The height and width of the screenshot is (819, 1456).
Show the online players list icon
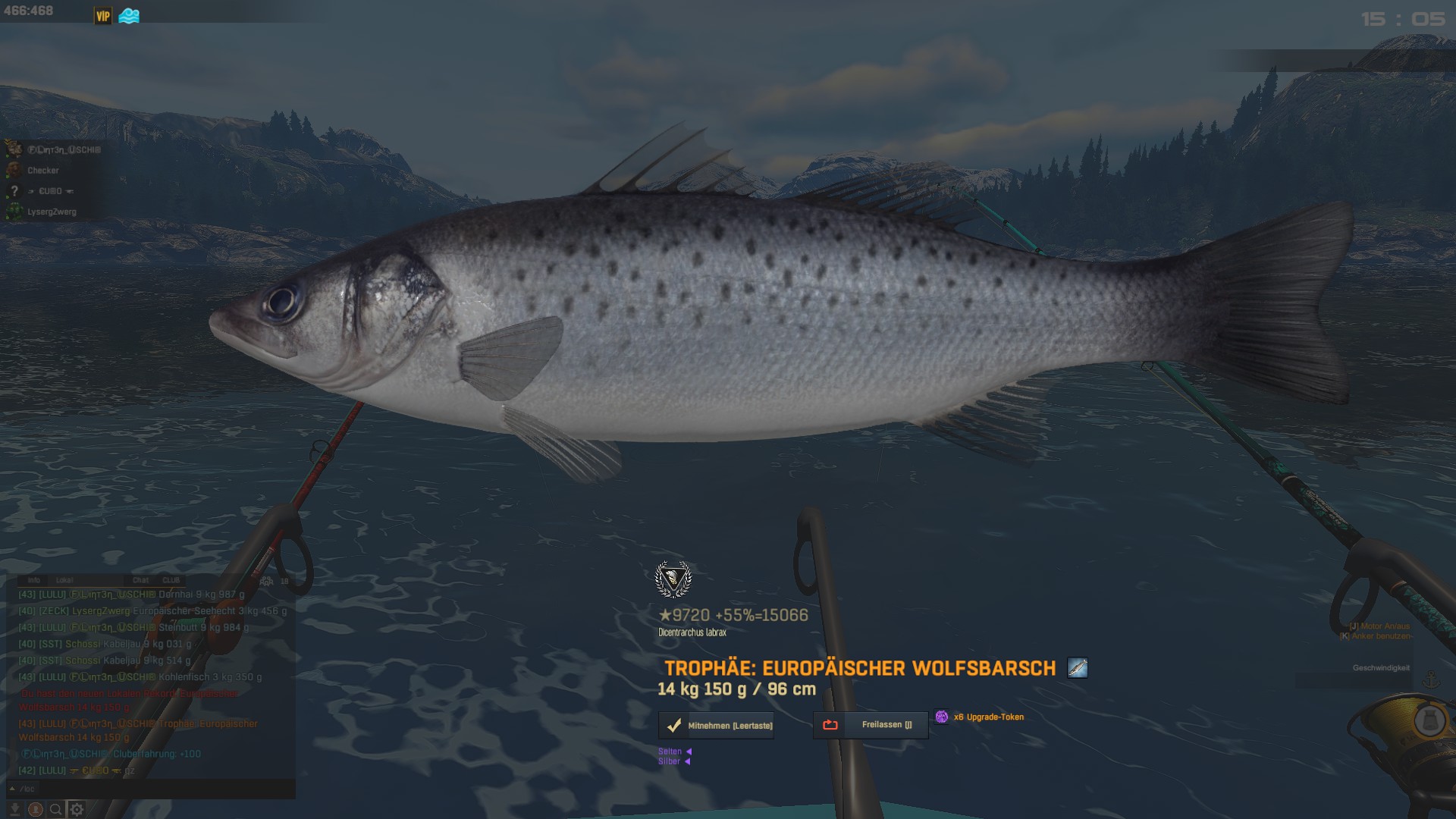click(x=267, y=581)
